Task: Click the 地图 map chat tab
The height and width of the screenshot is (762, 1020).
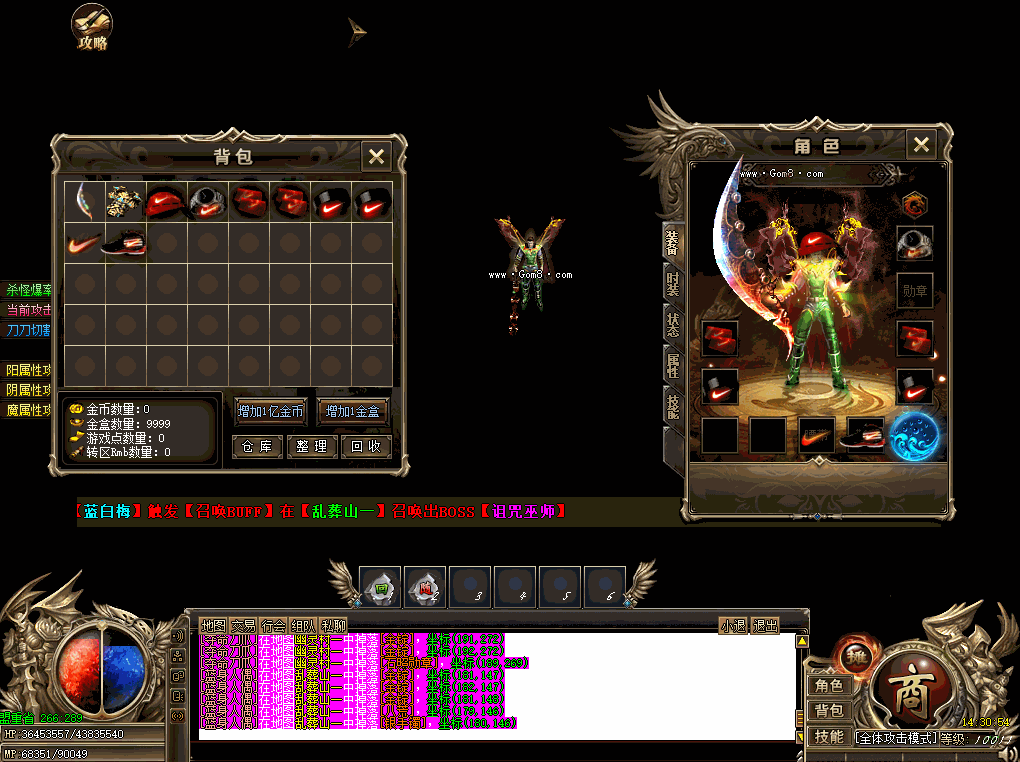Action: 213,626
